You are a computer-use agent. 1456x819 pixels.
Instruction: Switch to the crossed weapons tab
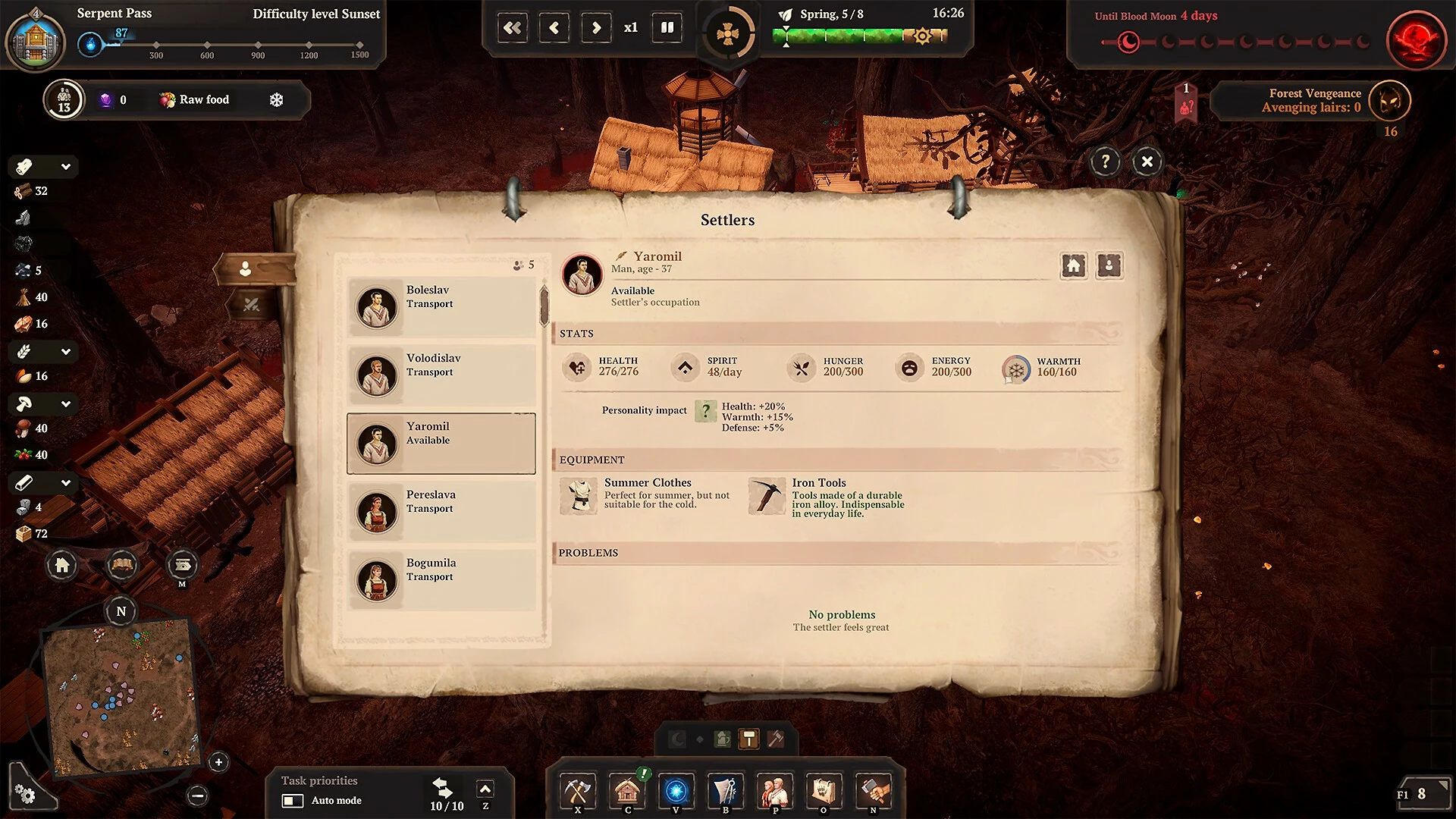point(251,305)
